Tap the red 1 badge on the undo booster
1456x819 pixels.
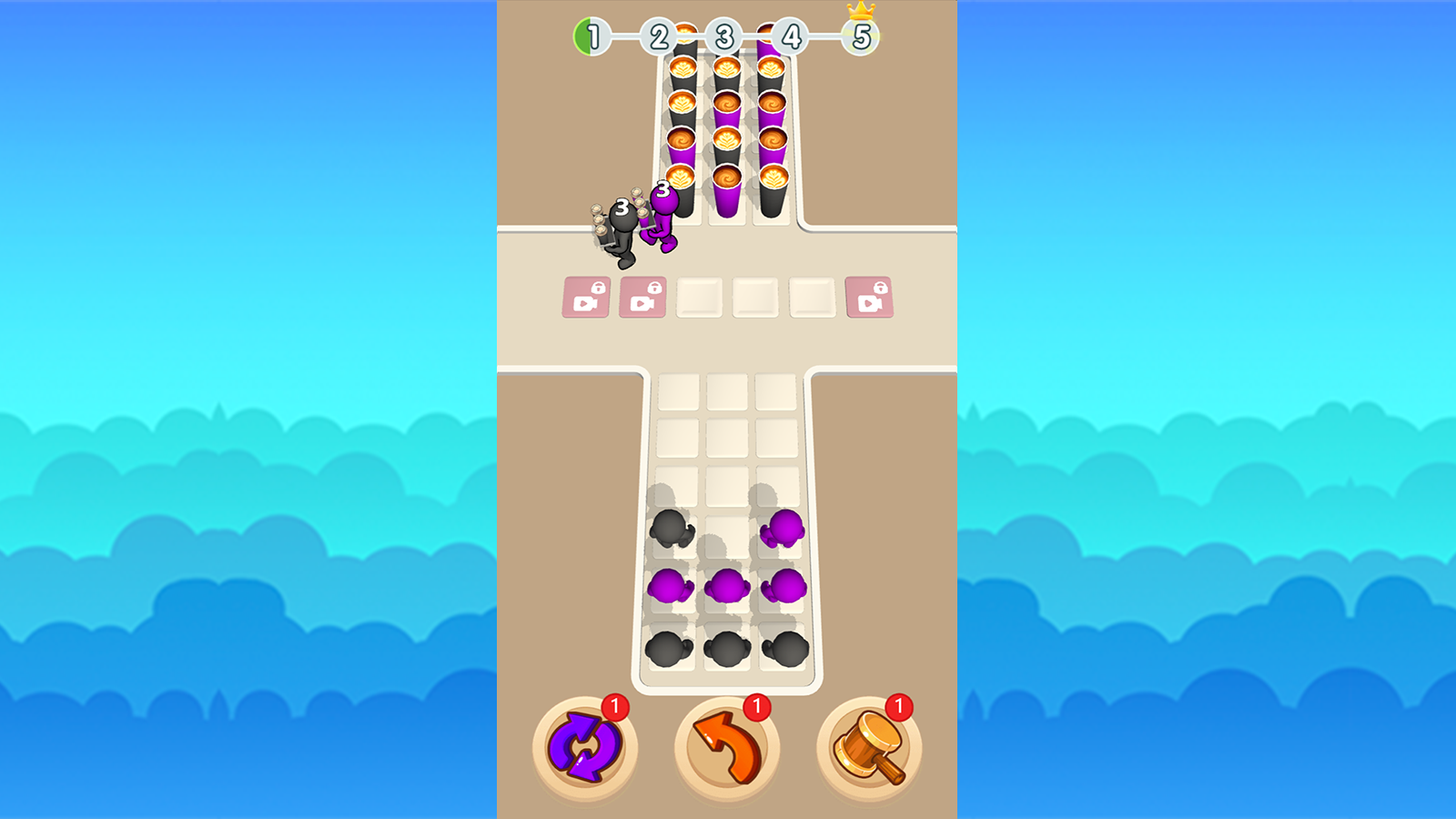(x=755, y=705)
